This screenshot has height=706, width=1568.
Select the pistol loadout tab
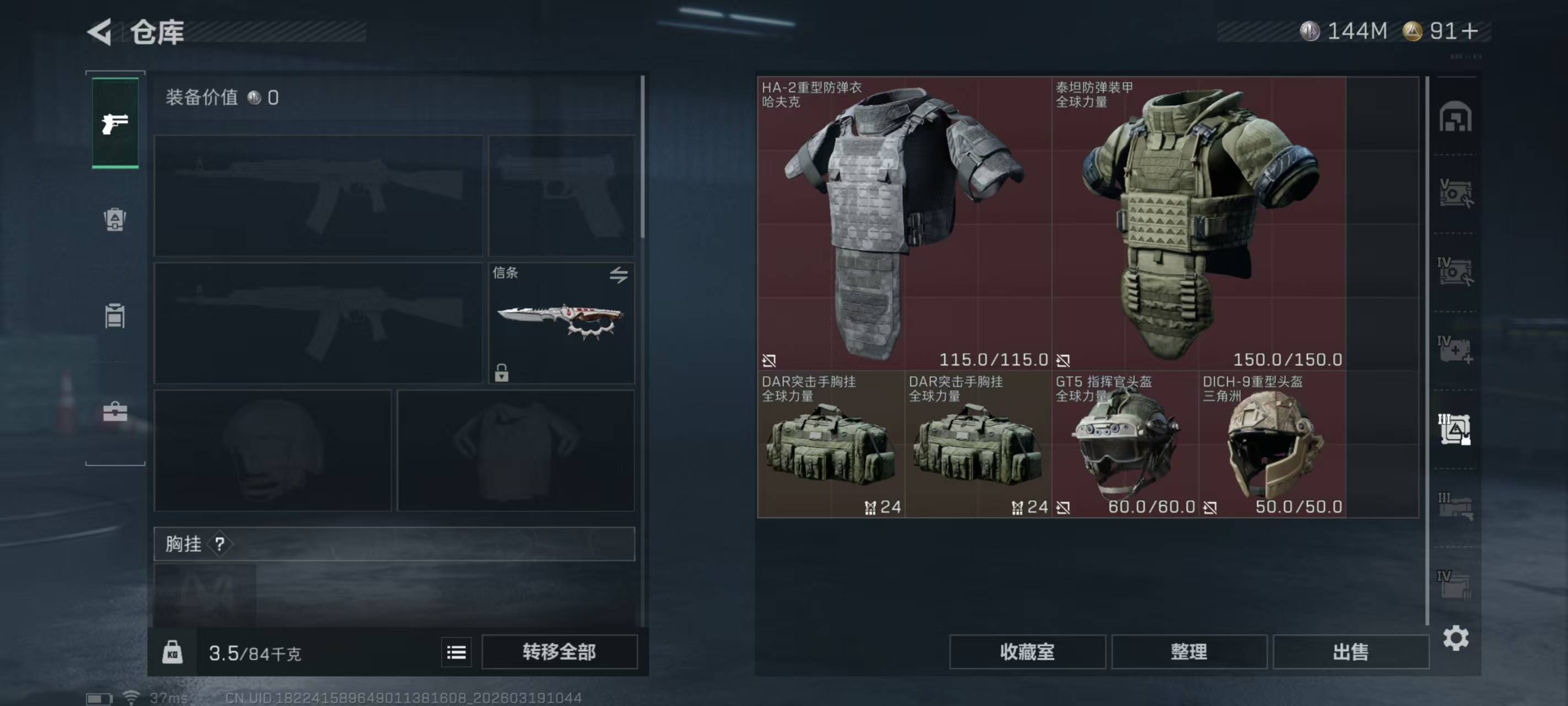click(x=115, y=124)
